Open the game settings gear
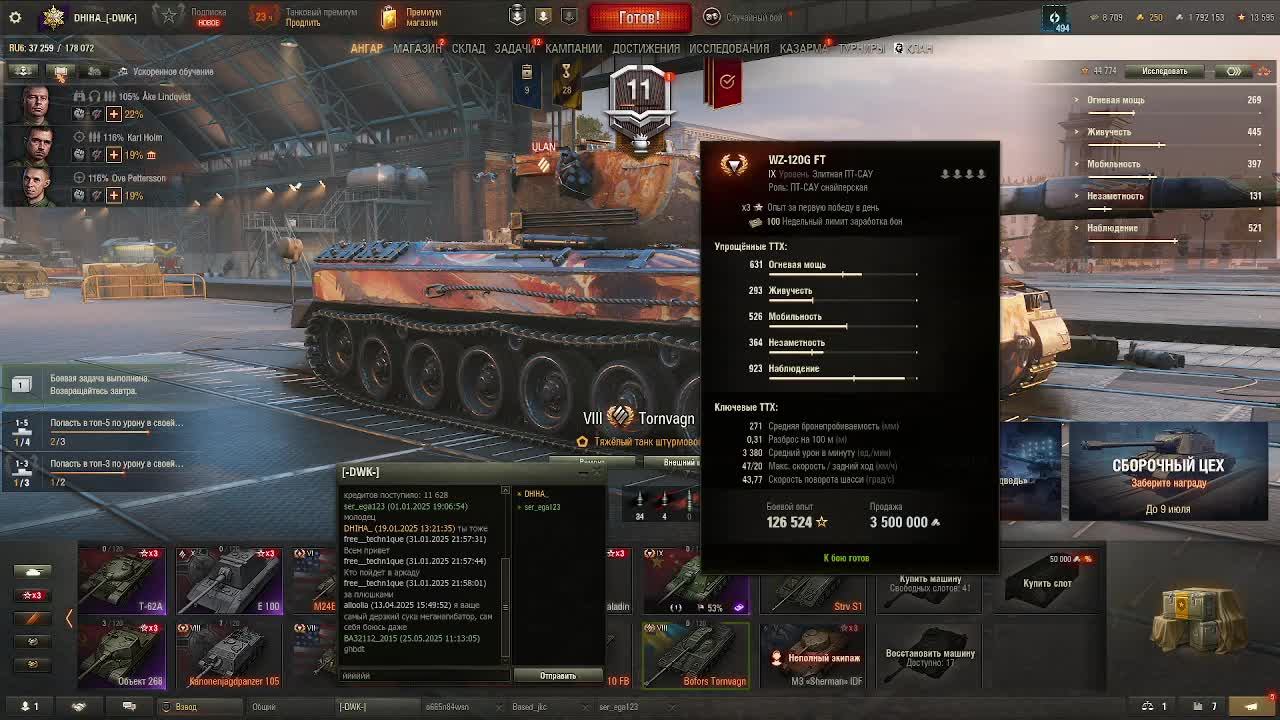The height and width of the screenshot is (720, 1280). (15, 17)
